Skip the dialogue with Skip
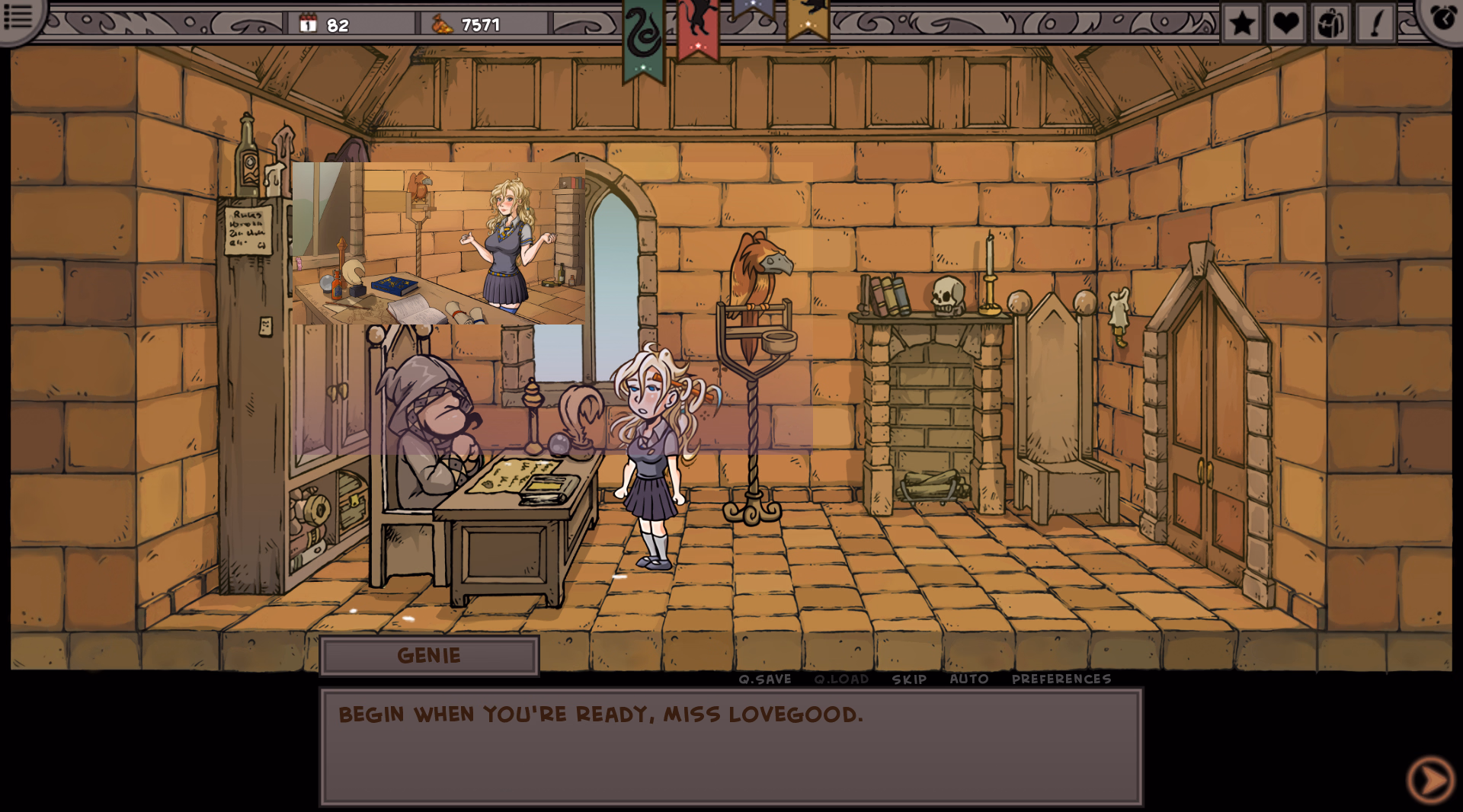 [909, 679]
